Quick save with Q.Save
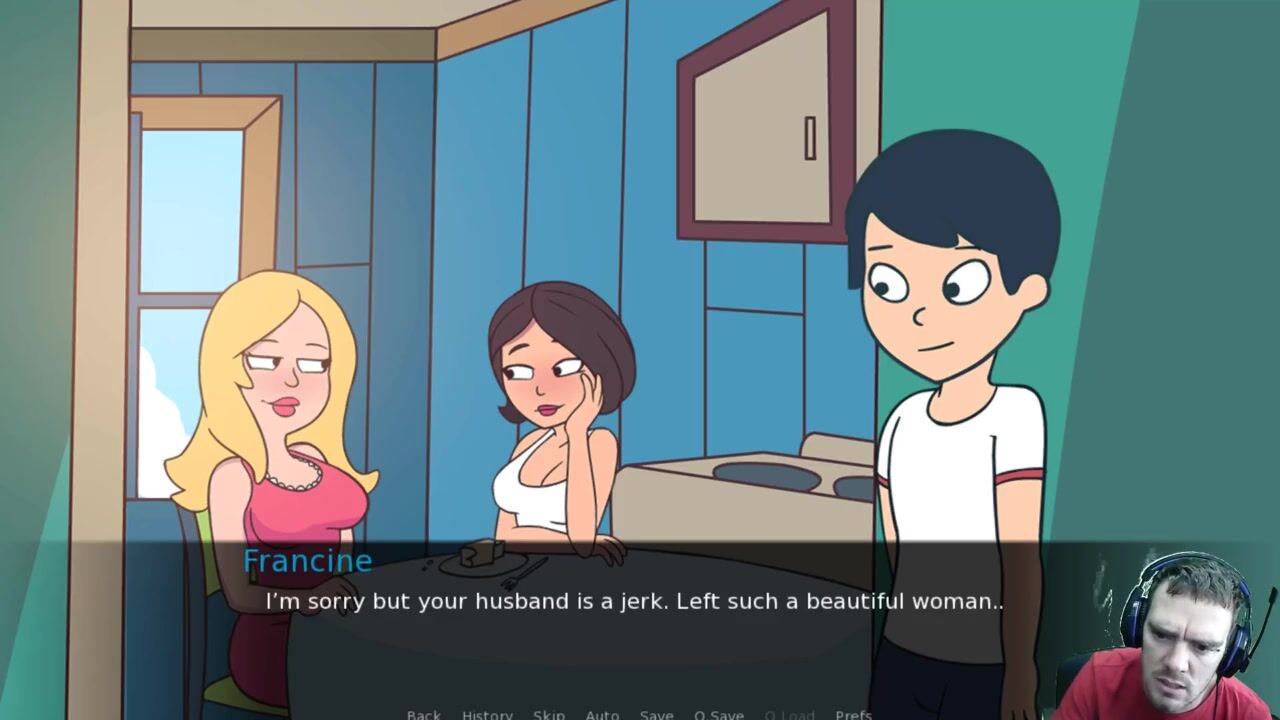The image size is (1280, 720). [x=719, y=714]
